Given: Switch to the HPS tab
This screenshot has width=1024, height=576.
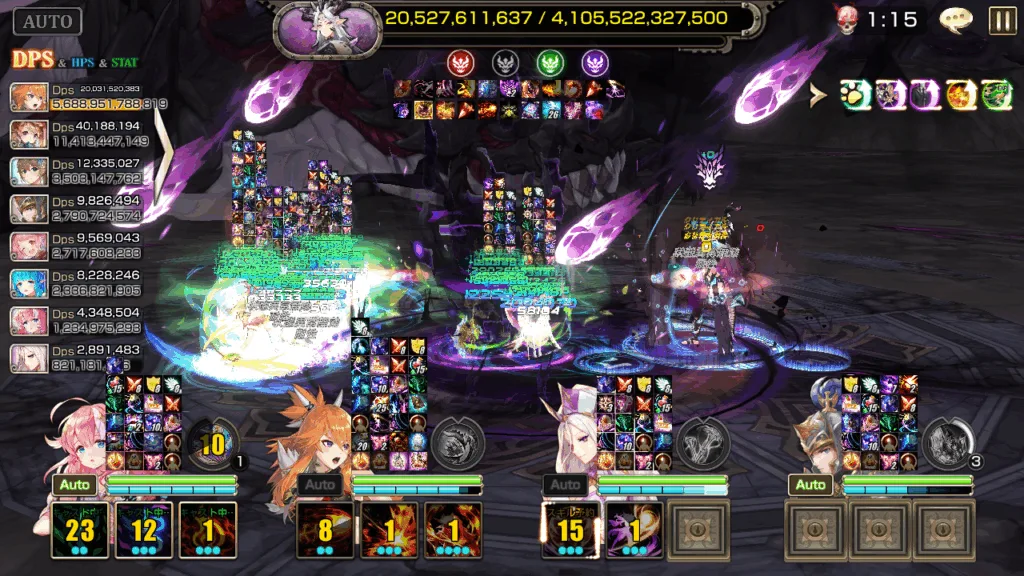Looking at the screenshot, I should [x=84, y=62].
